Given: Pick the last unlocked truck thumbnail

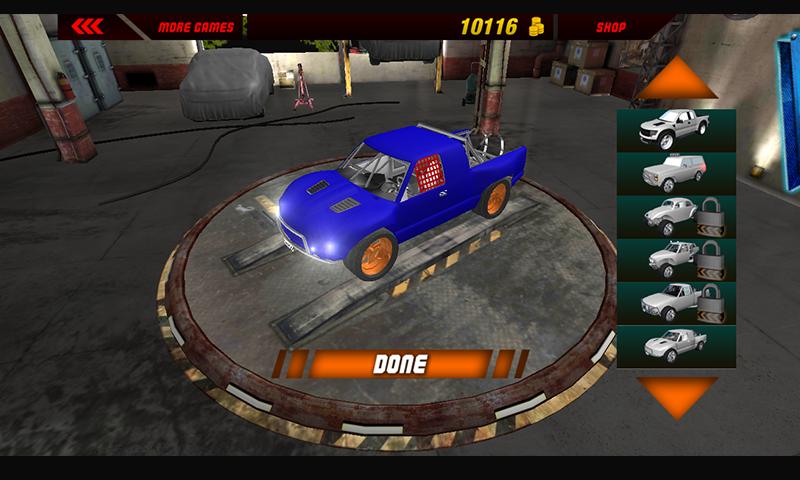Looking at the screenshot, I should pyautogui.click(x=676, y=346).
